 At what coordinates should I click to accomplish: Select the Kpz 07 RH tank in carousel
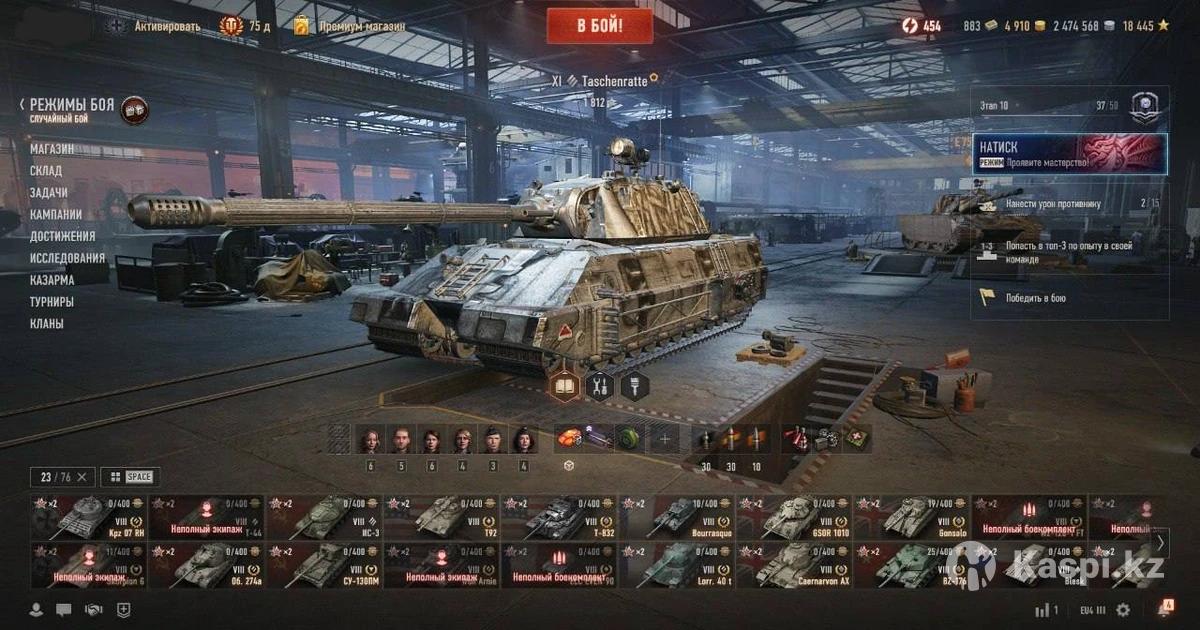coord(89,518)
